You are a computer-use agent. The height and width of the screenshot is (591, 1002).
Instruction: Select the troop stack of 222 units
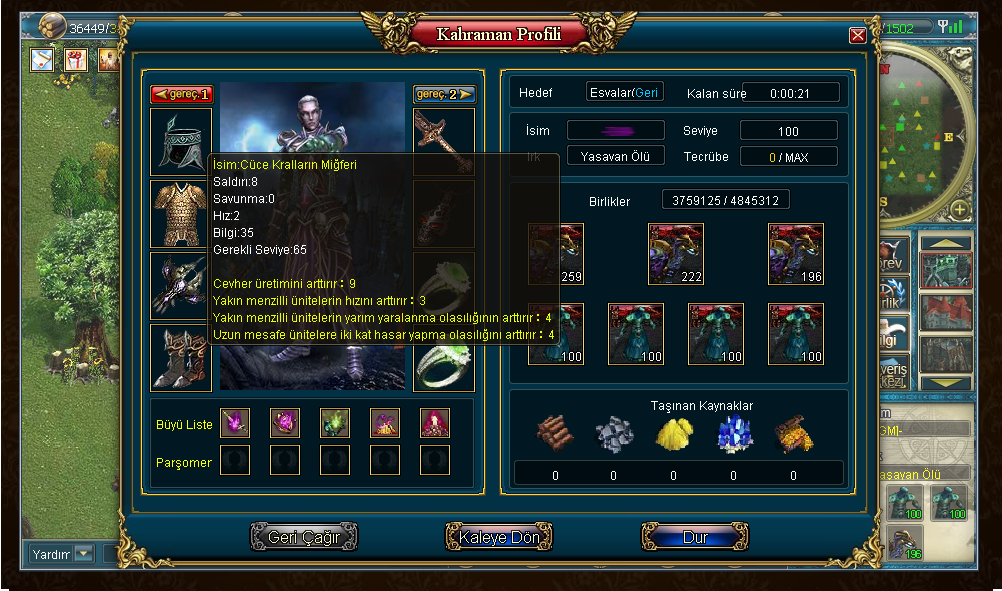[676, 254]
